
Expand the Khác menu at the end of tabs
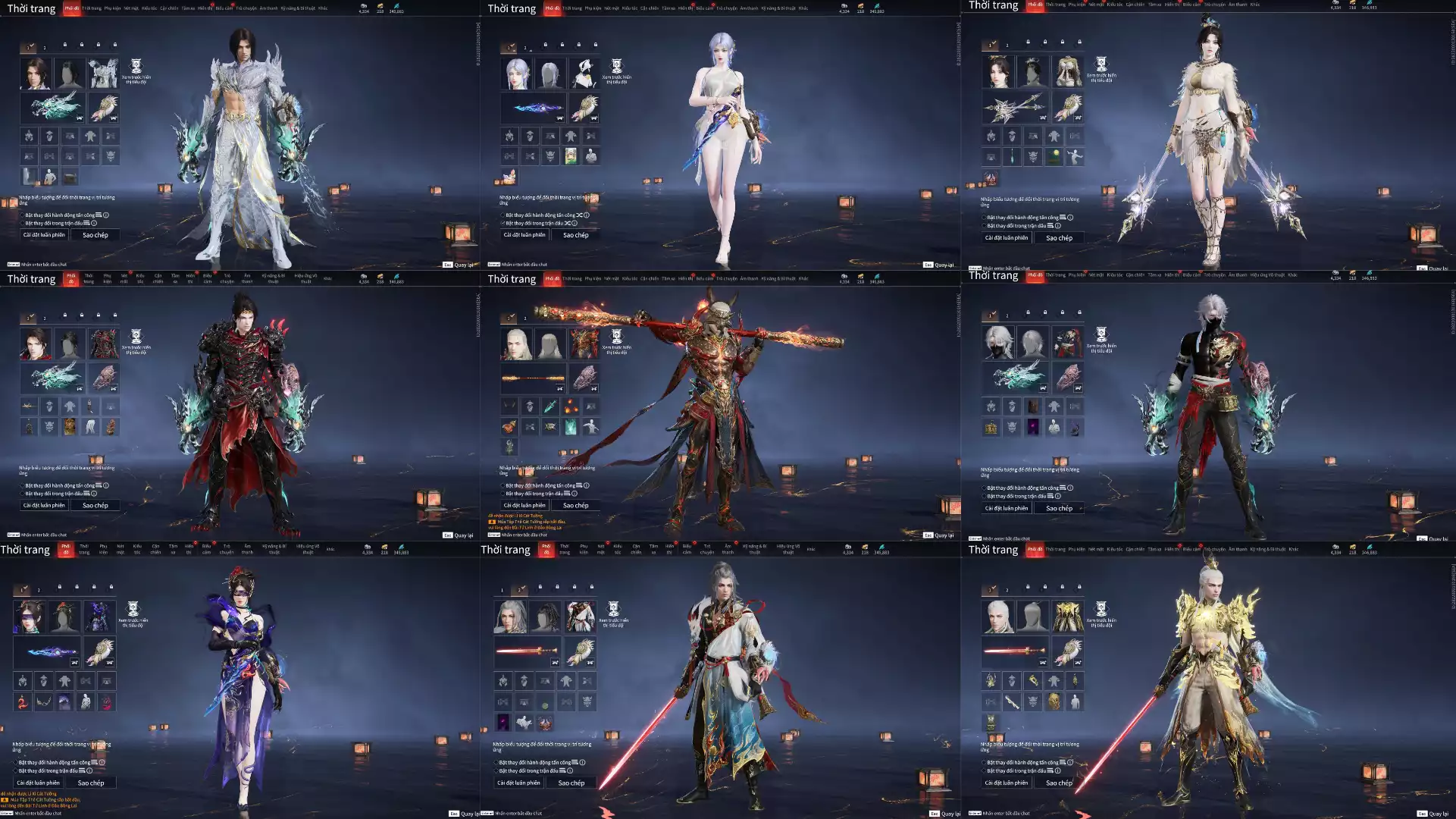323,8
